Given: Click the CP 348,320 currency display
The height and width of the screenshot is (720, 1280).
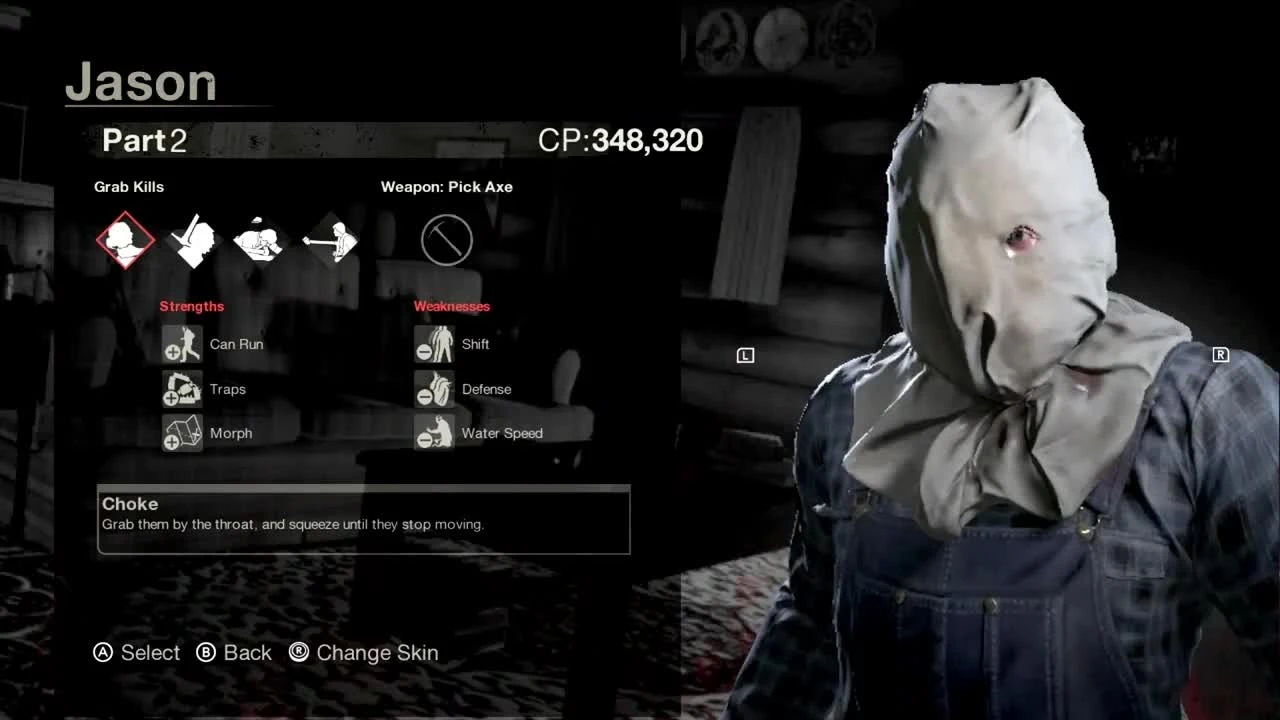Looking at the screenshot, I should tap(620, 140).
